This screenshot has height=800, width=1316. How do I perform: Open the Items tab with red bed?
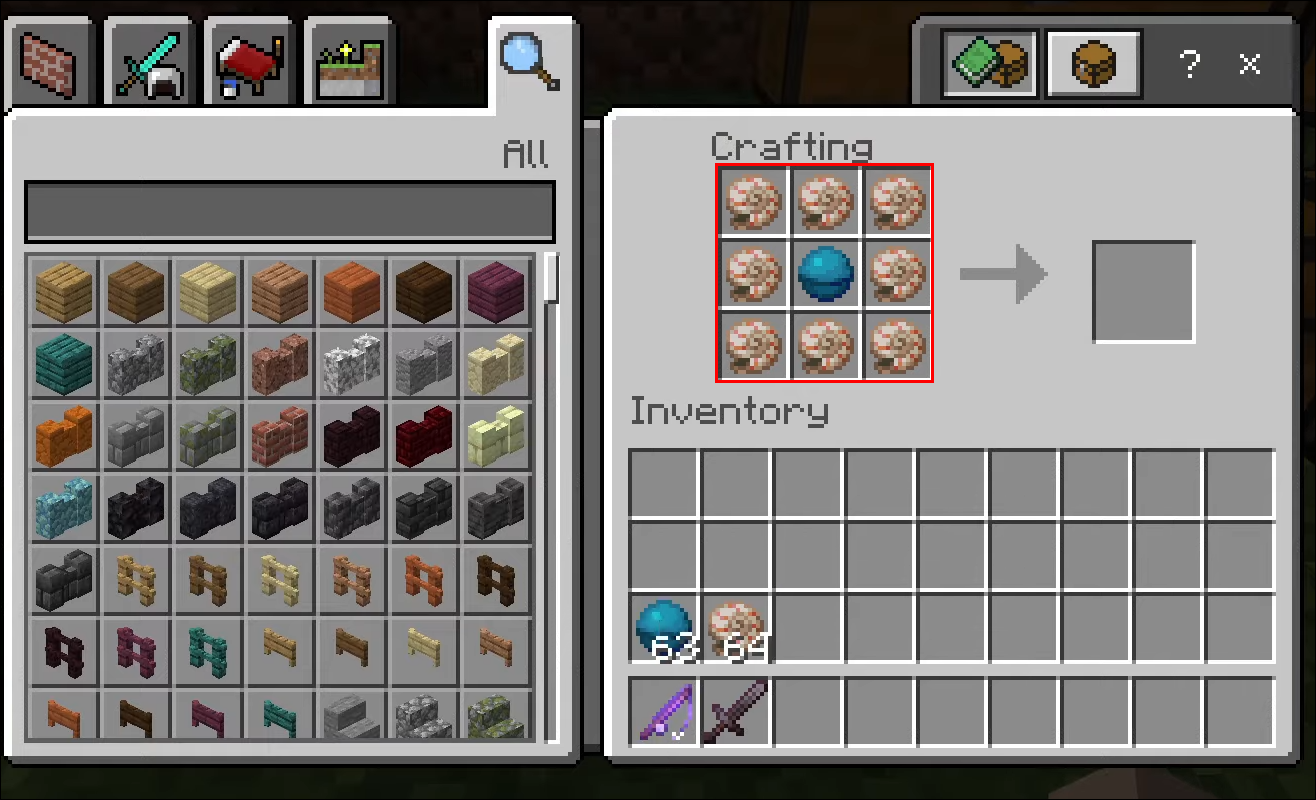click(x=248, y=64)
